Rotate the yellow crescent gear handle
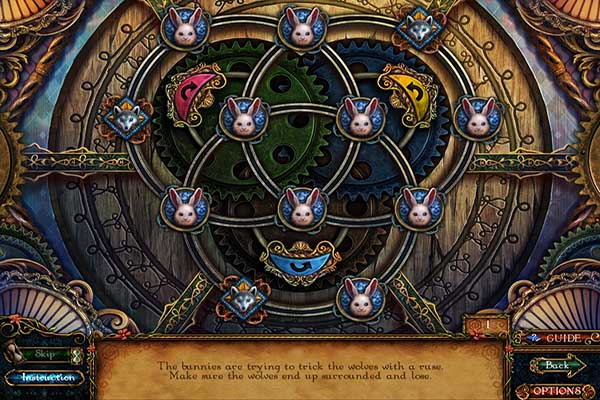The width and height of the screenshot is (600, 400). (x=406, y=92)
